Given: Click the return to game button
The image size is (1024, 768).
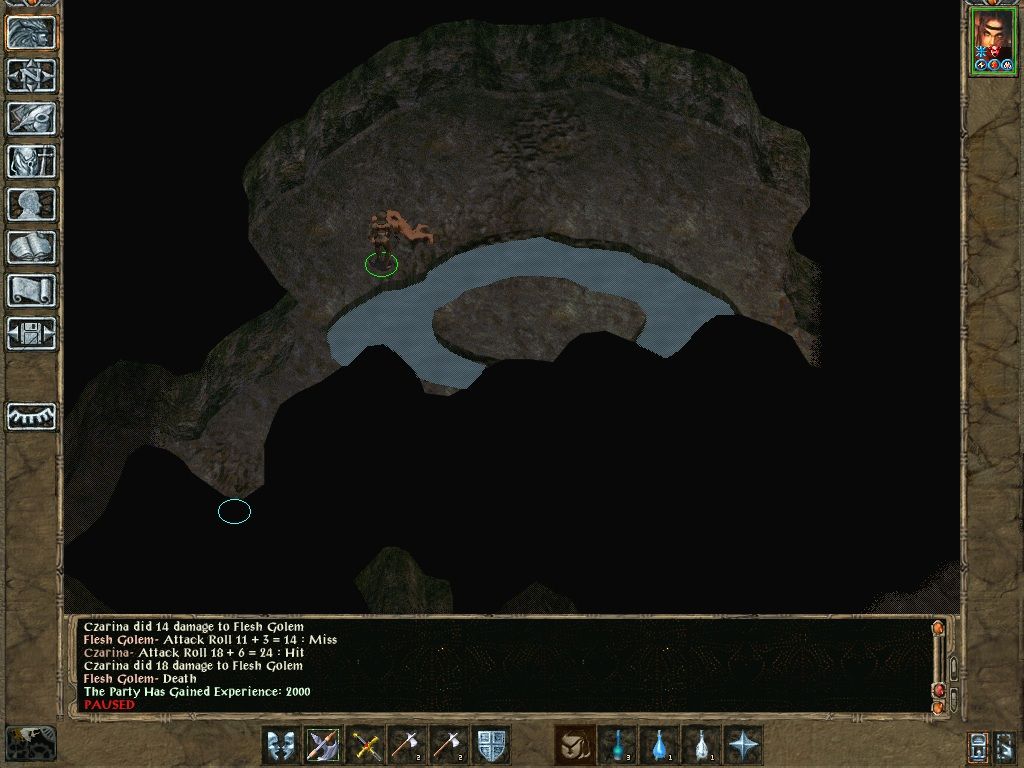Looking at the screenshot, I should [x=31, y=32].
